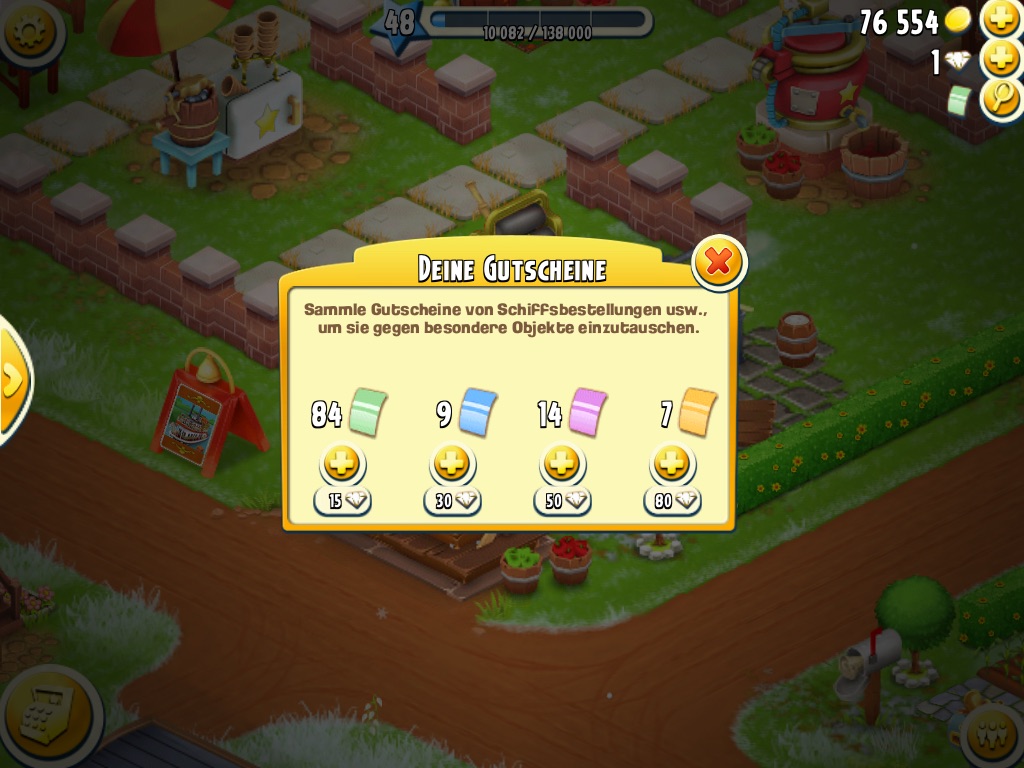1024x768 pixels.
Task: Expand the yellow side arrow panel
Action: coord(12,379)
